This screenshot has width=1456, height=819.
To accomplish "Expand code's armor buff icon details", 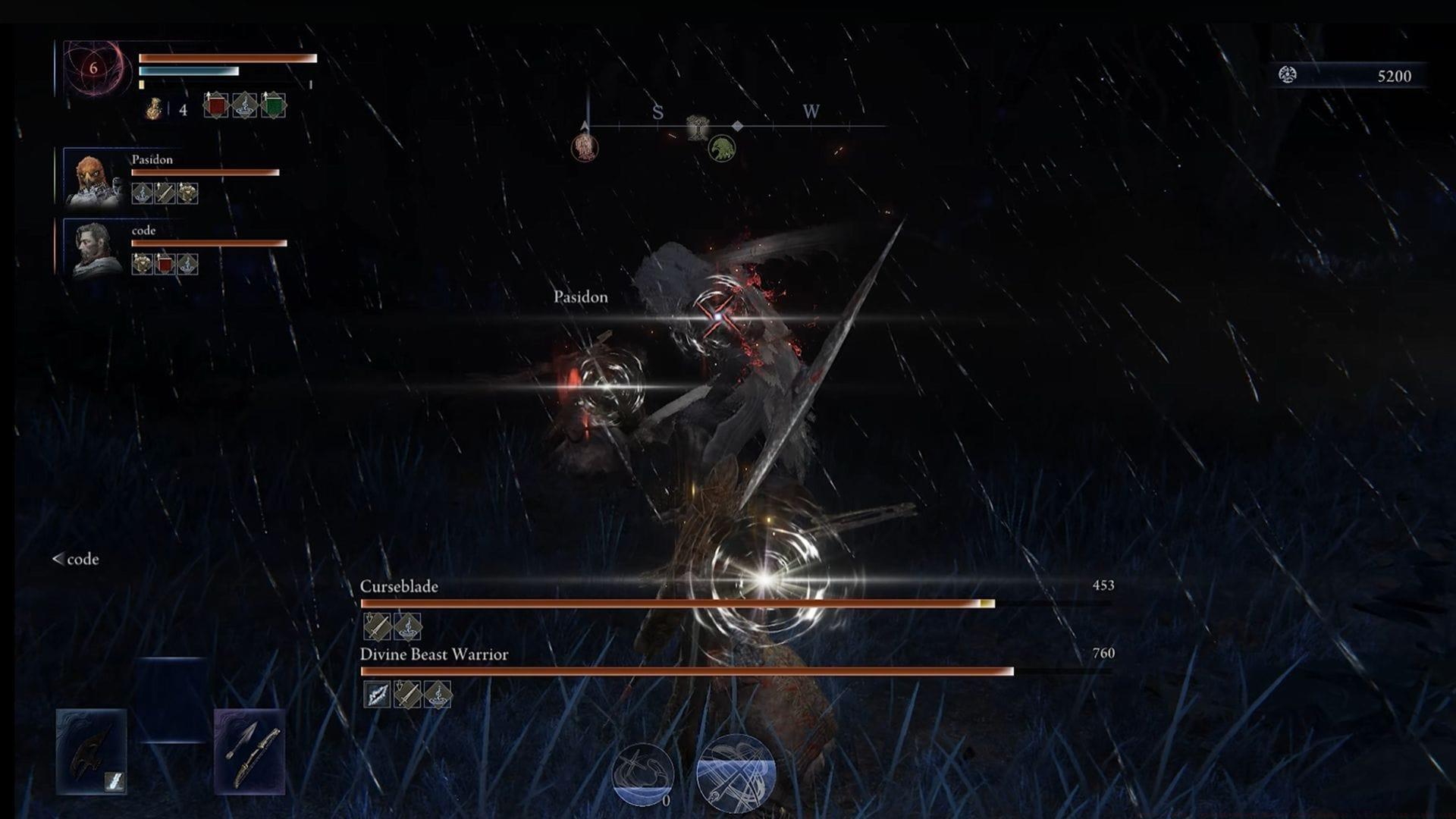I will (142, 263).
